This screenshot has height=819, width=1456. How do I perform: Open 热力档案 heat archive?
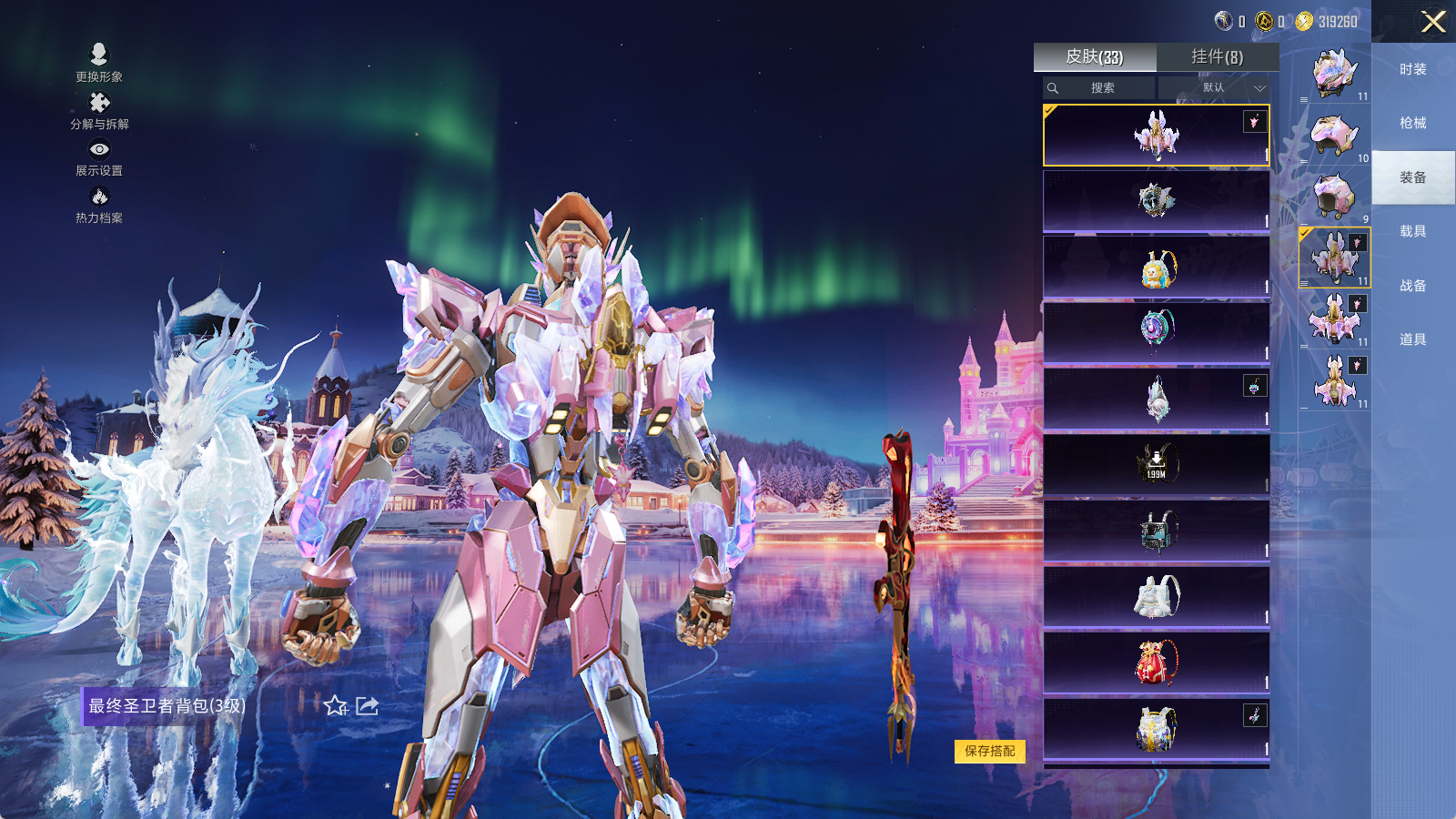tap(99, 205)
